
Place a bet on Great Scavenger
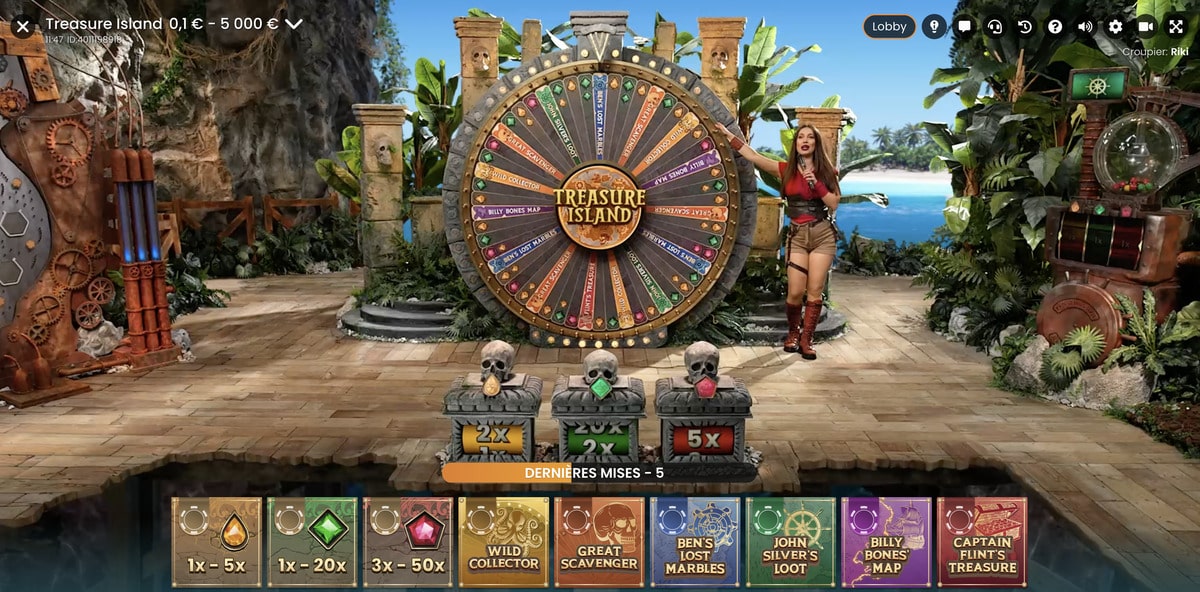600,542
